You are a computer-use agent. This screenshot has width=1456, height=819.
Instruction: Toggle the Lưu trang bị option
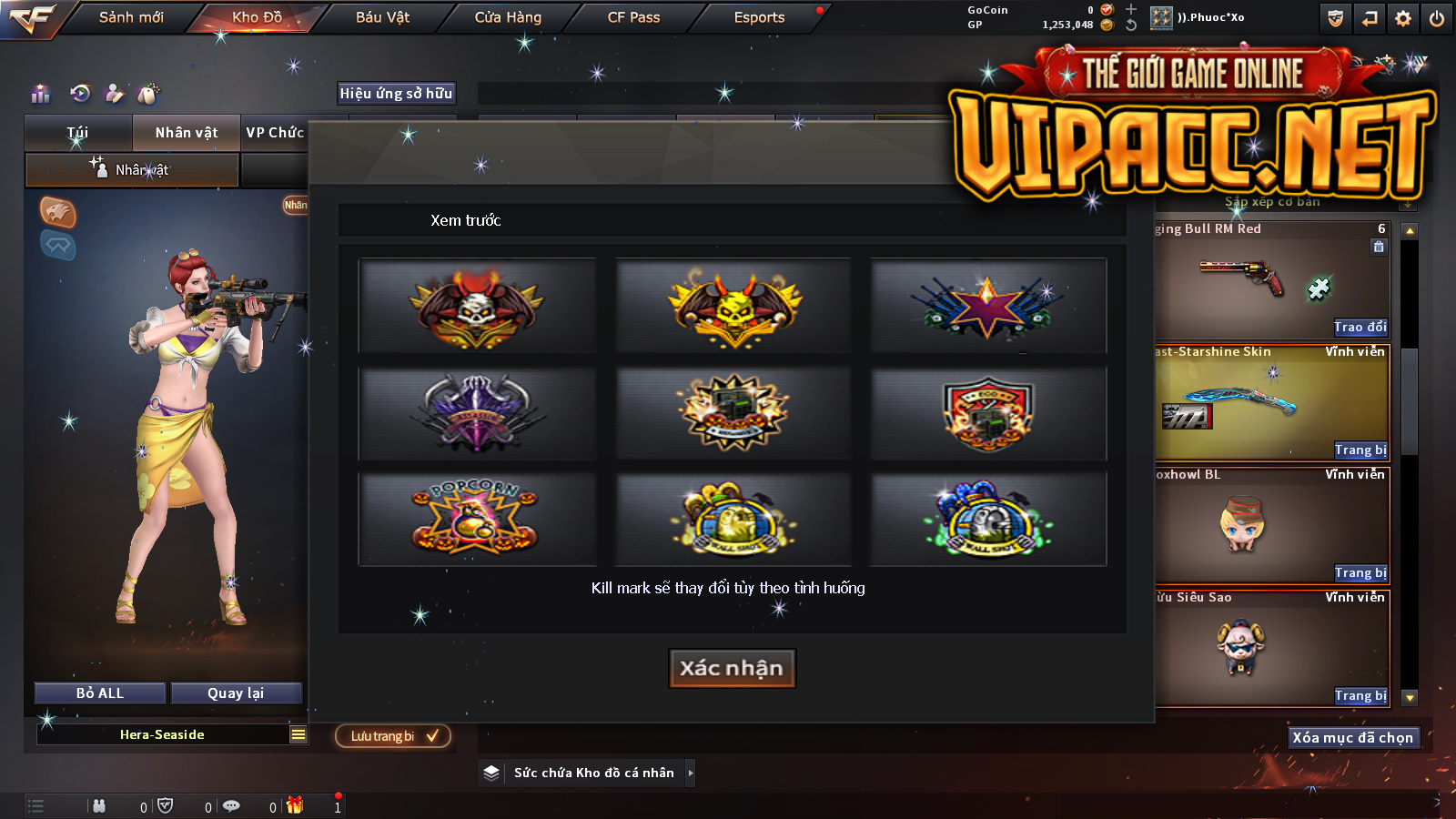tap(393, 736)
